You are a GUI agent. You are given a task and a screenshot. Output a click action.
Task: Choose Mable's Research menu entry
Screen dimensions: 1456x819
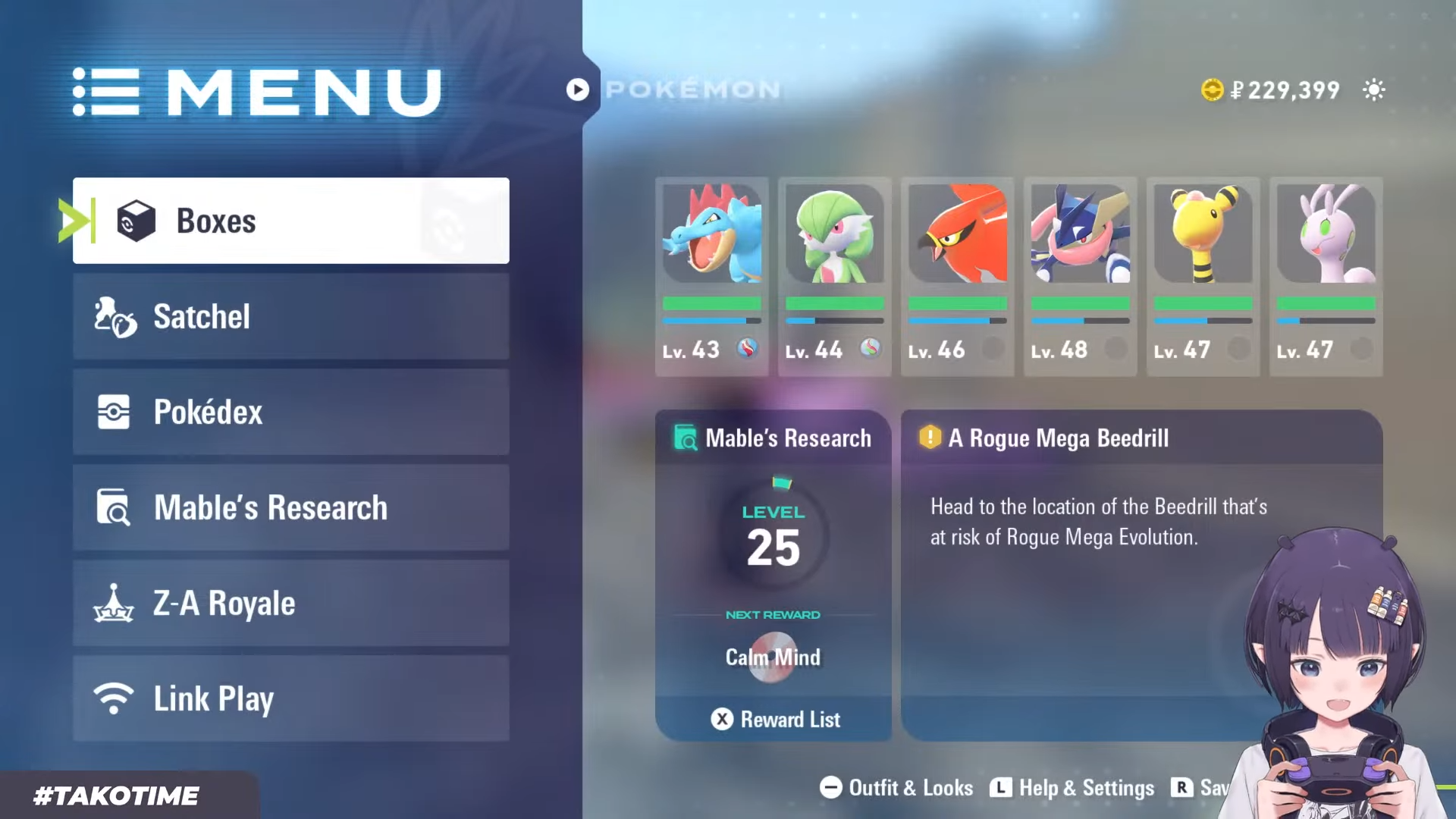pyautogui.click(x=290, y=507)
